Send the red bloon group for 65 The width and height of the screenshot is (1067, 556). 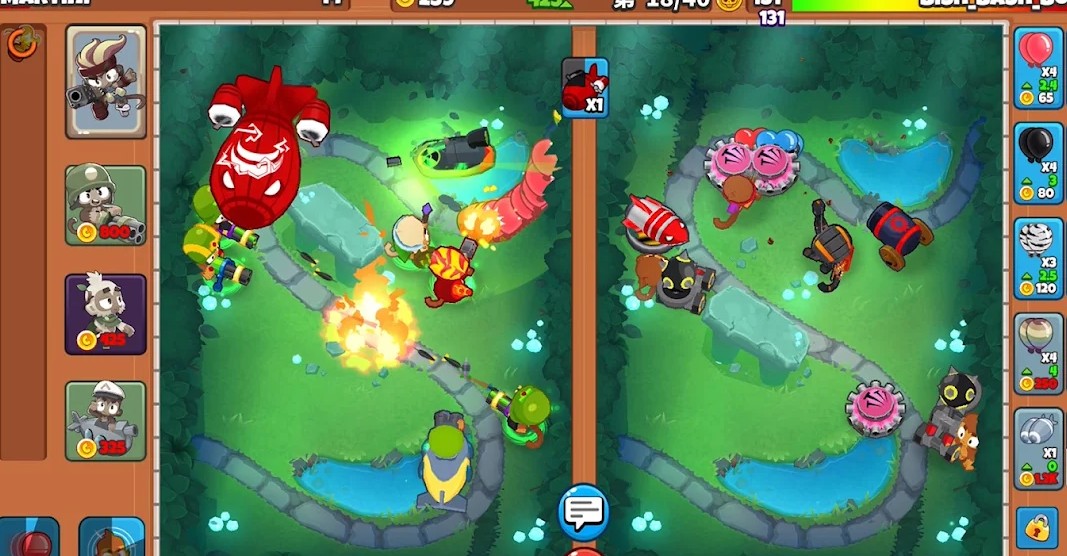pyautogui.click(x=1038, y=67)
